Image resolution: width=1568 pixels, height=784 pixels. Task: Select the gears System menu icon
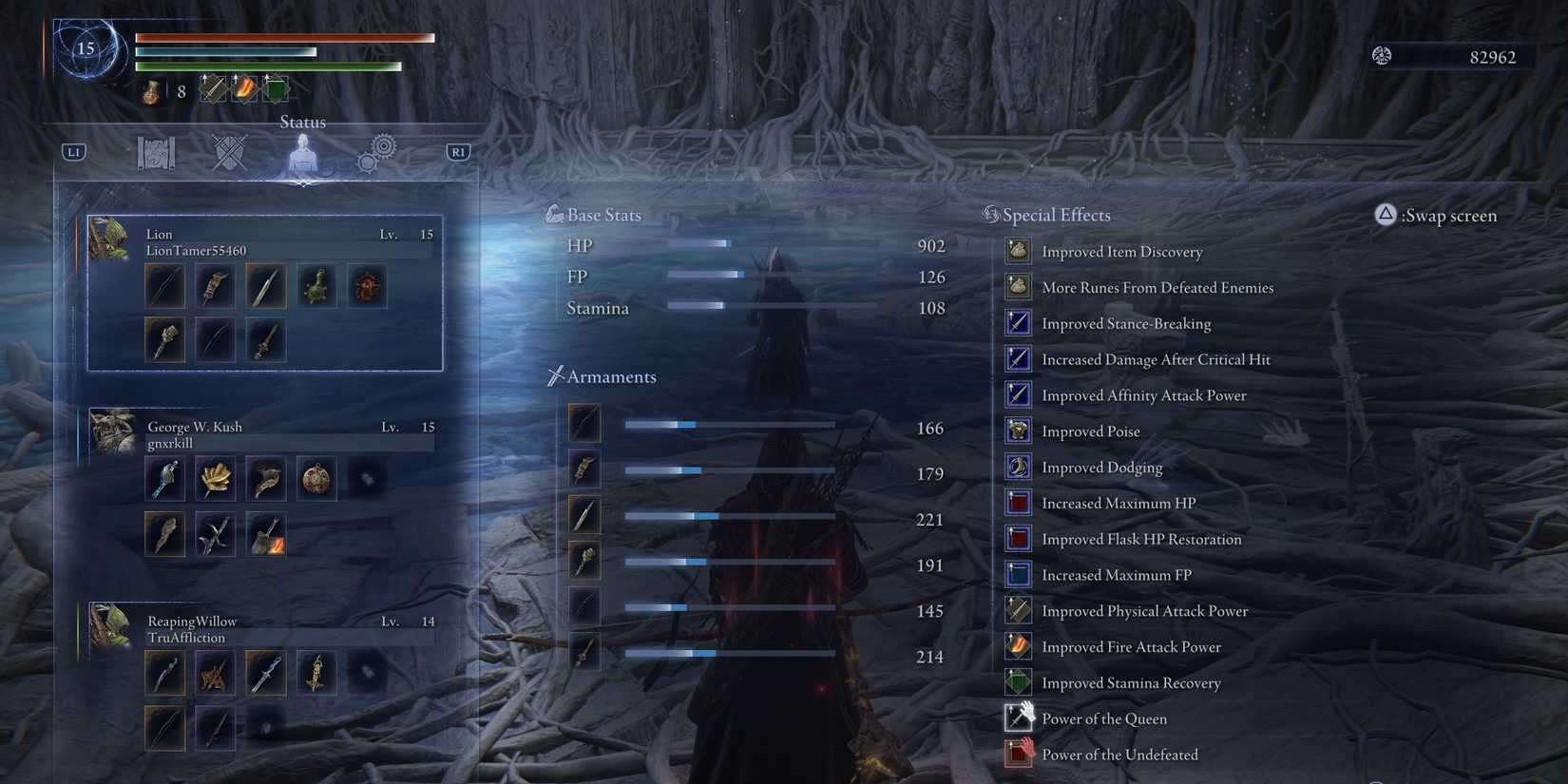(376, 152)
